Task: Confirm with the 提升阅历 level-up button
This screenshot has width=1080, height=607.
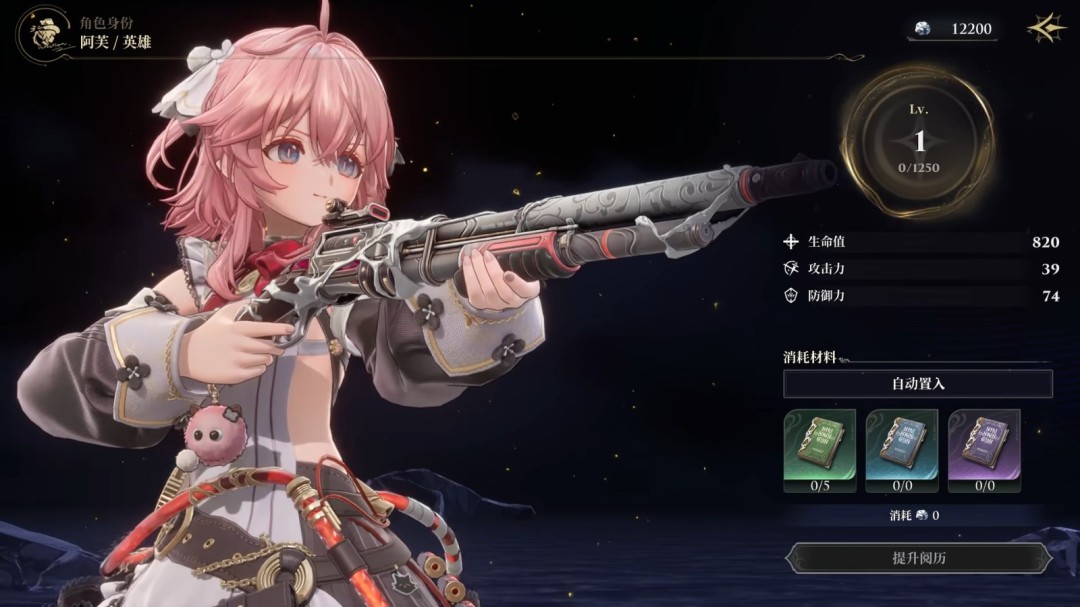Action: [x=919, y=558]
